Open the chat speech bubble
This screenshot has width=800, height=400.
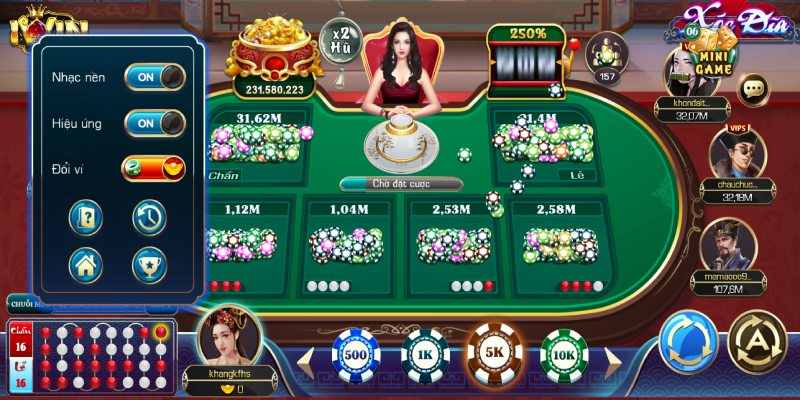(754, 90)
